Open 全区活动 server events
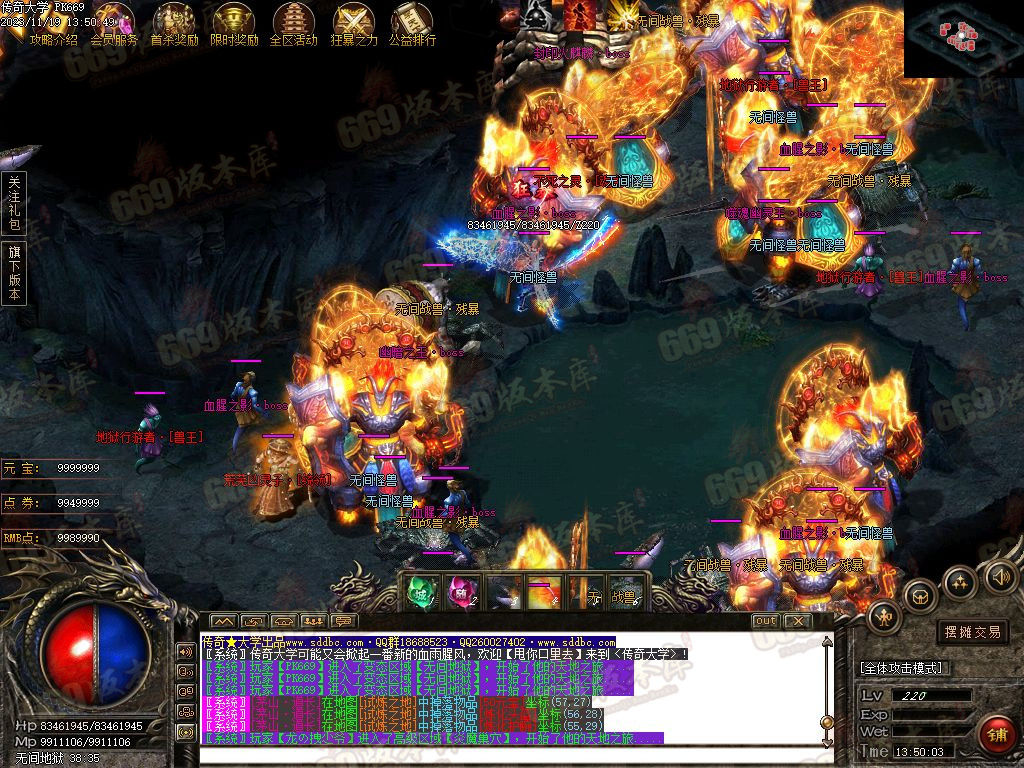Screen dimensions: 1024x768 point(293,24)
